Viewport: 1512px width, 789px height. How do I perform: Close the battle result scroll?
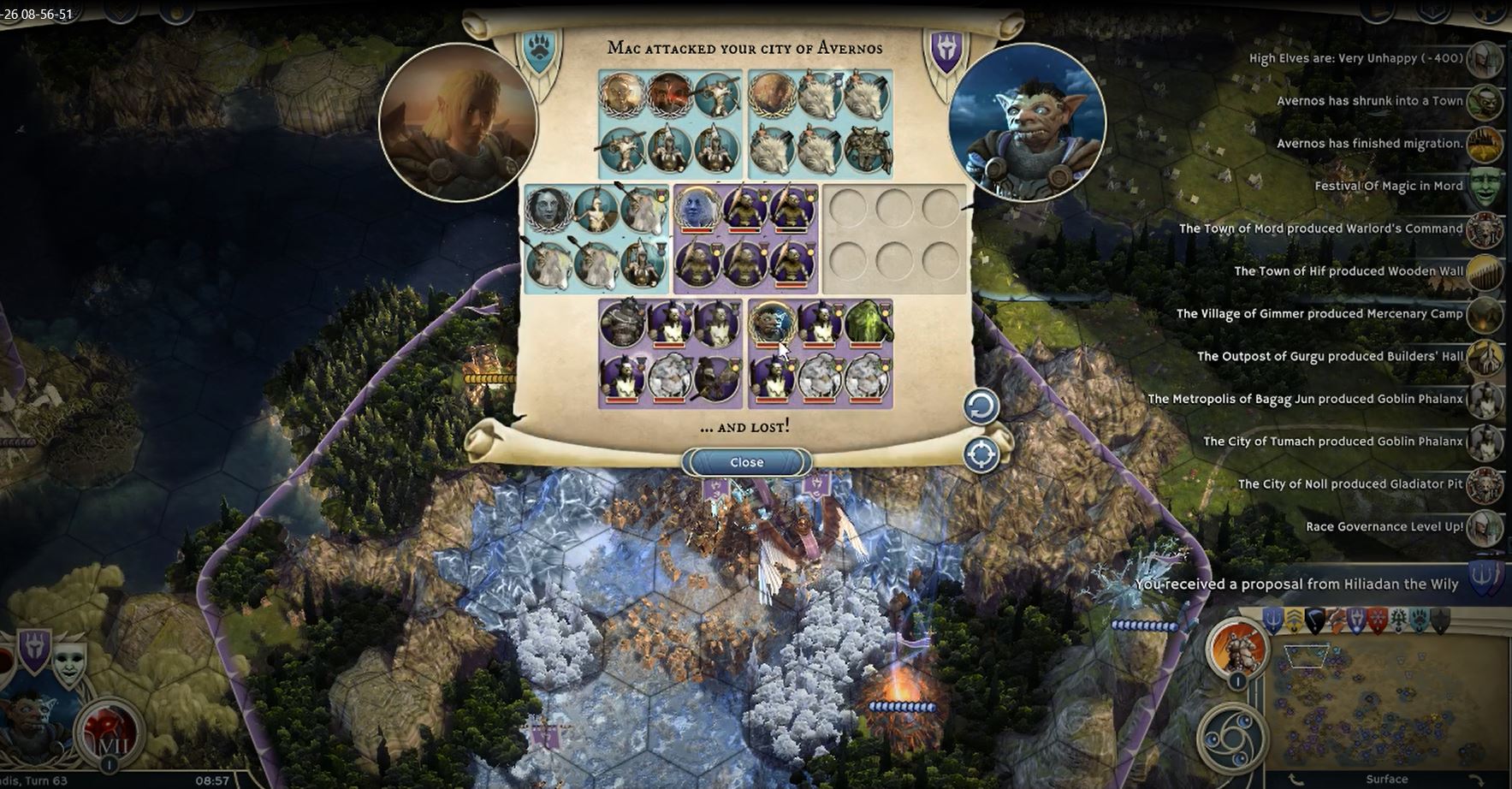tap(746, 462)
